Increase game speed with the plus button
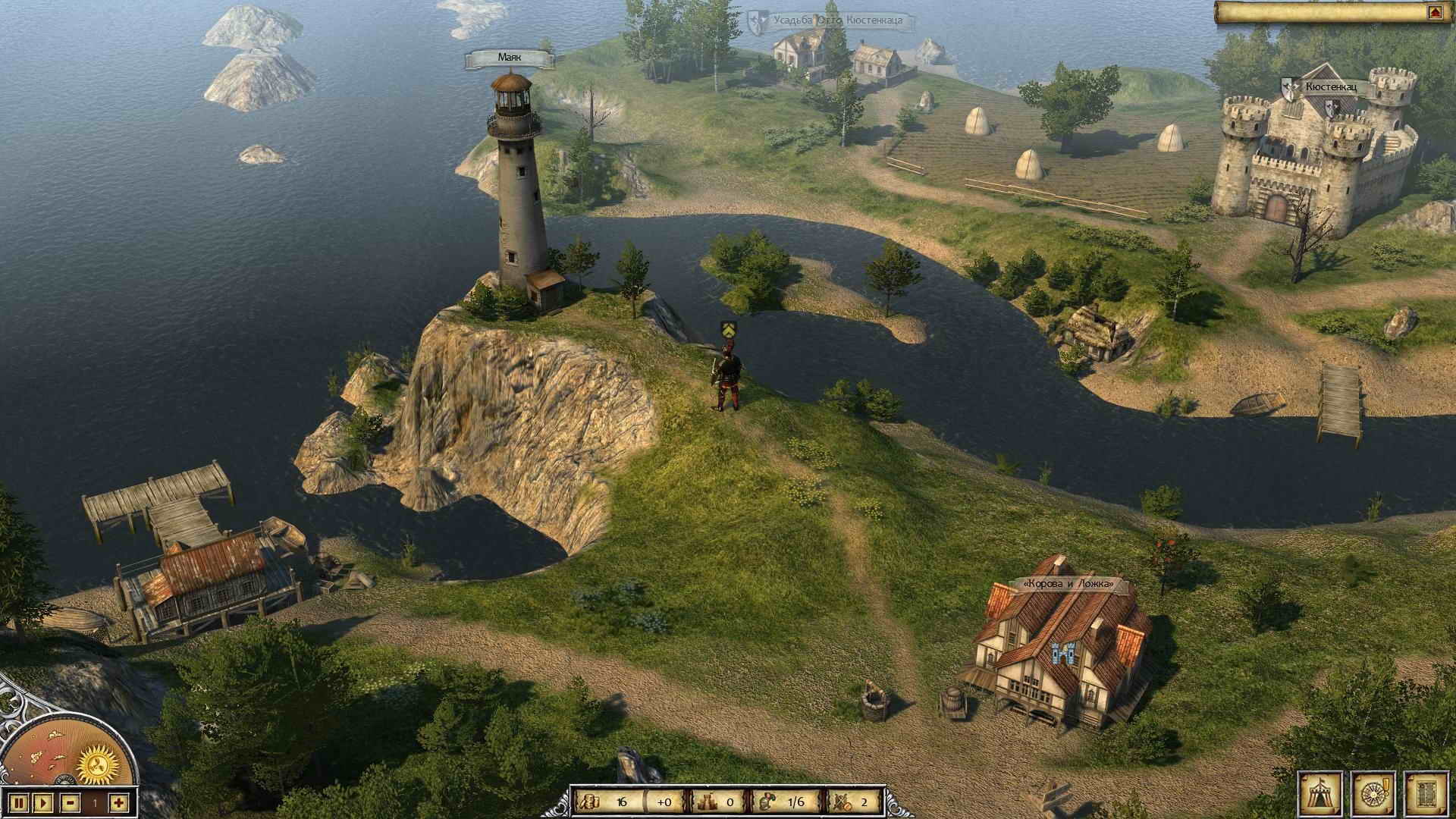The width and height of the screenshot is (1456, 819). tap(119, 802)
